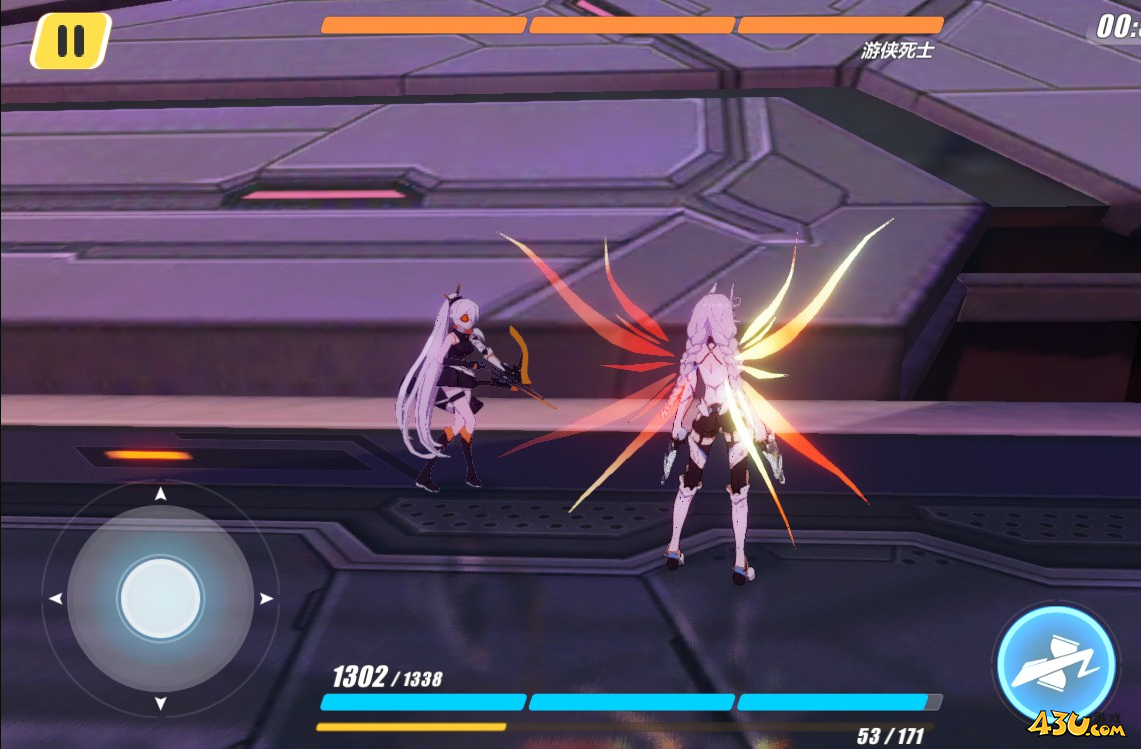Tap the virtual joystick center knob
This screenshot has height=749, width=1141.
point(160,599)
